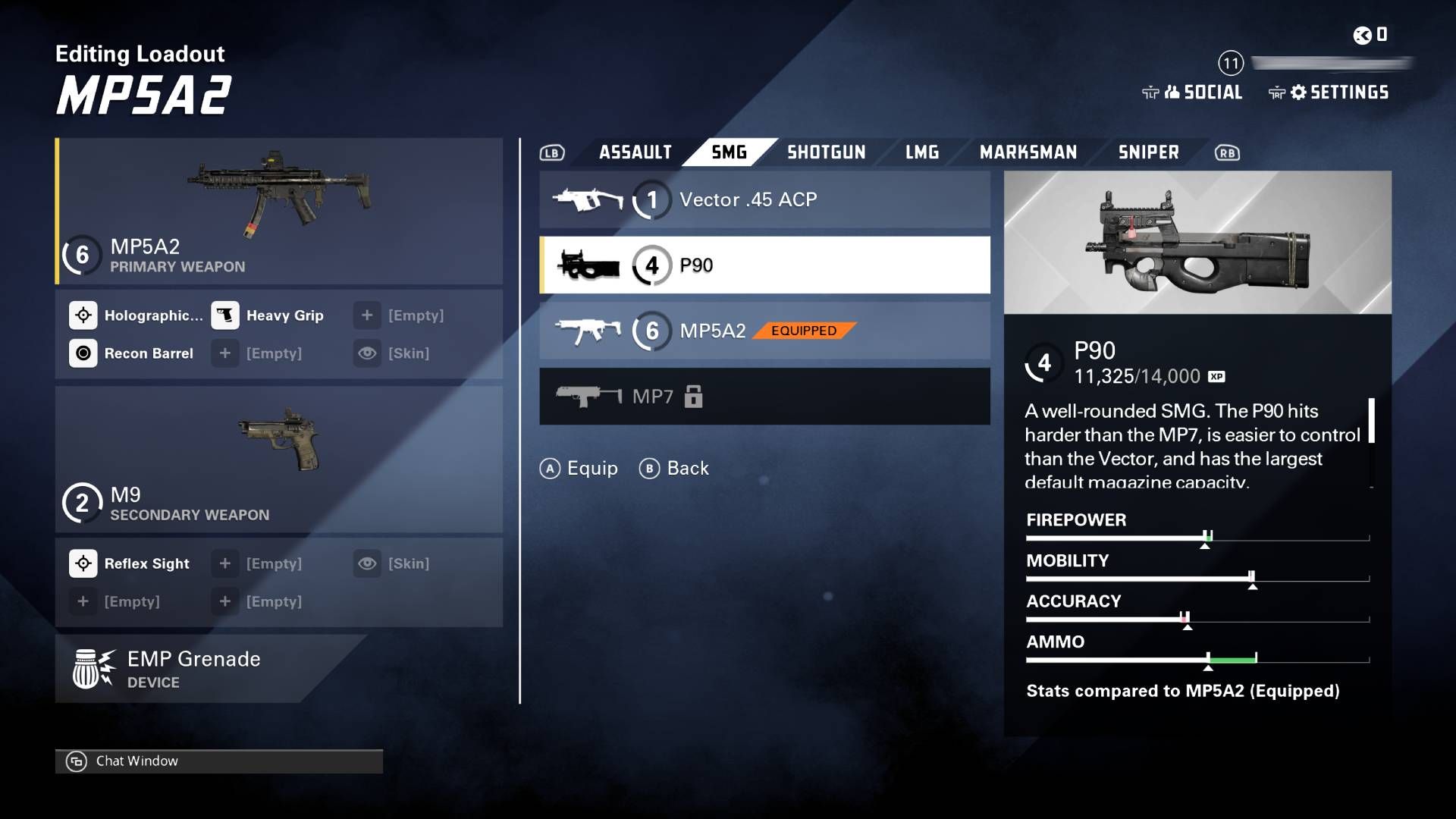Click the AMMO stat comparison bar
This screenshot has width=1456, height=819.
click(1198, 660)
